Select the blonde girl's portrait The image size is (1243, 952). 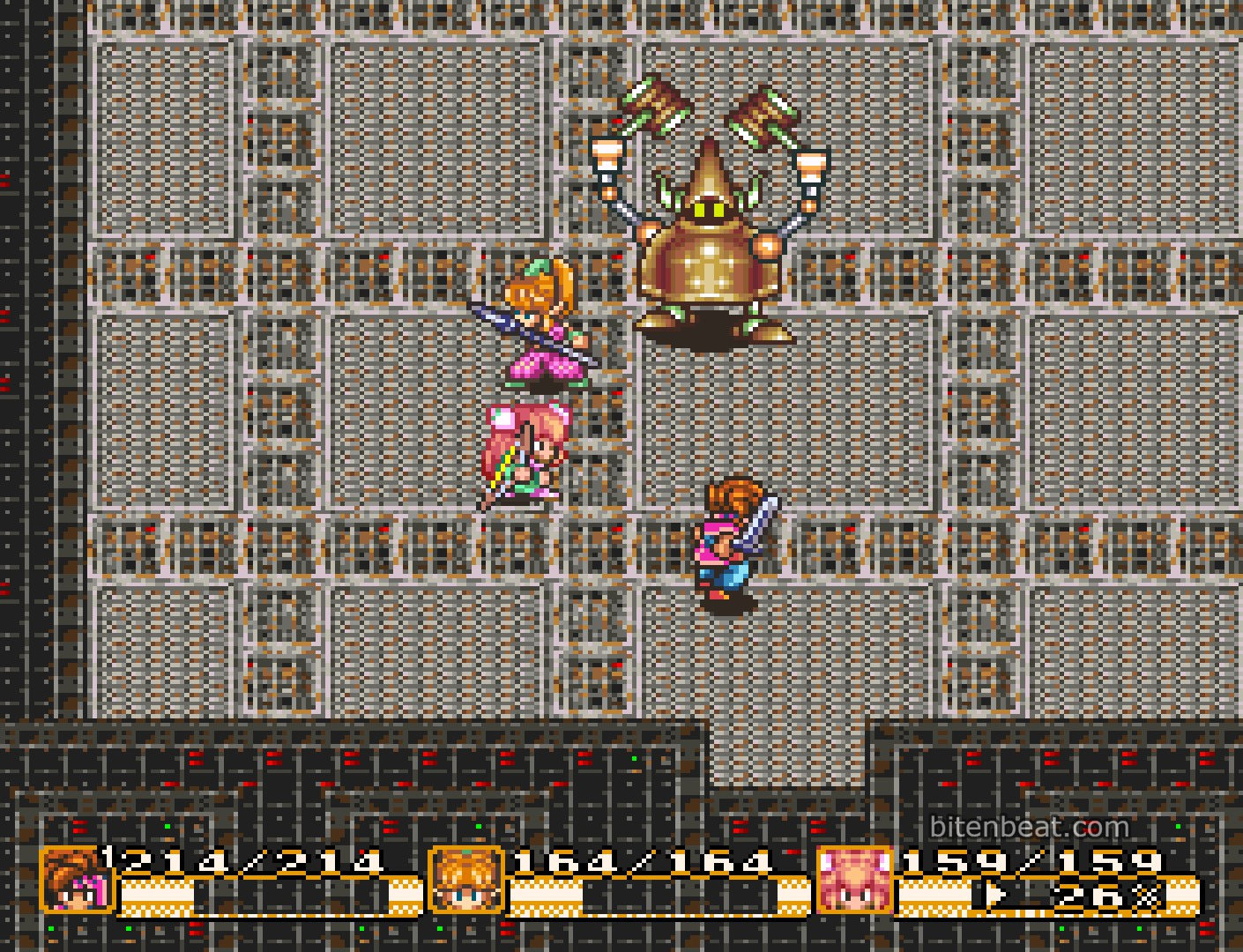coord(465,879)
